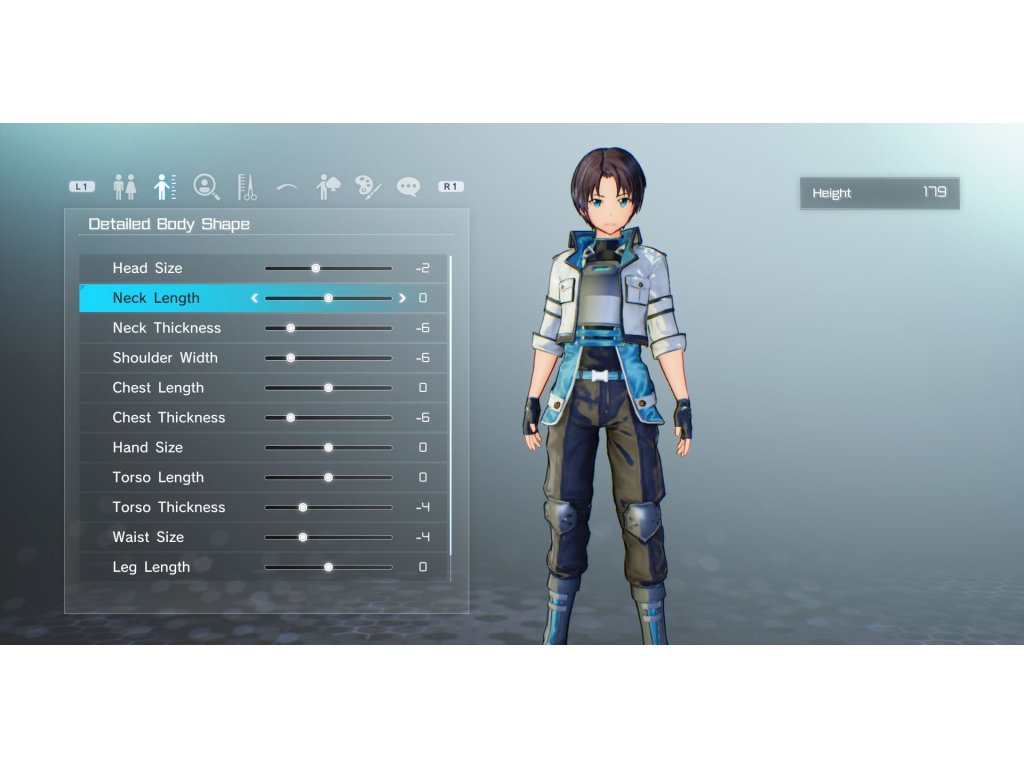The height and width of the screenshot is (768, 1024).
Task: Select the eyebrow tab
Action: point(287,186)
